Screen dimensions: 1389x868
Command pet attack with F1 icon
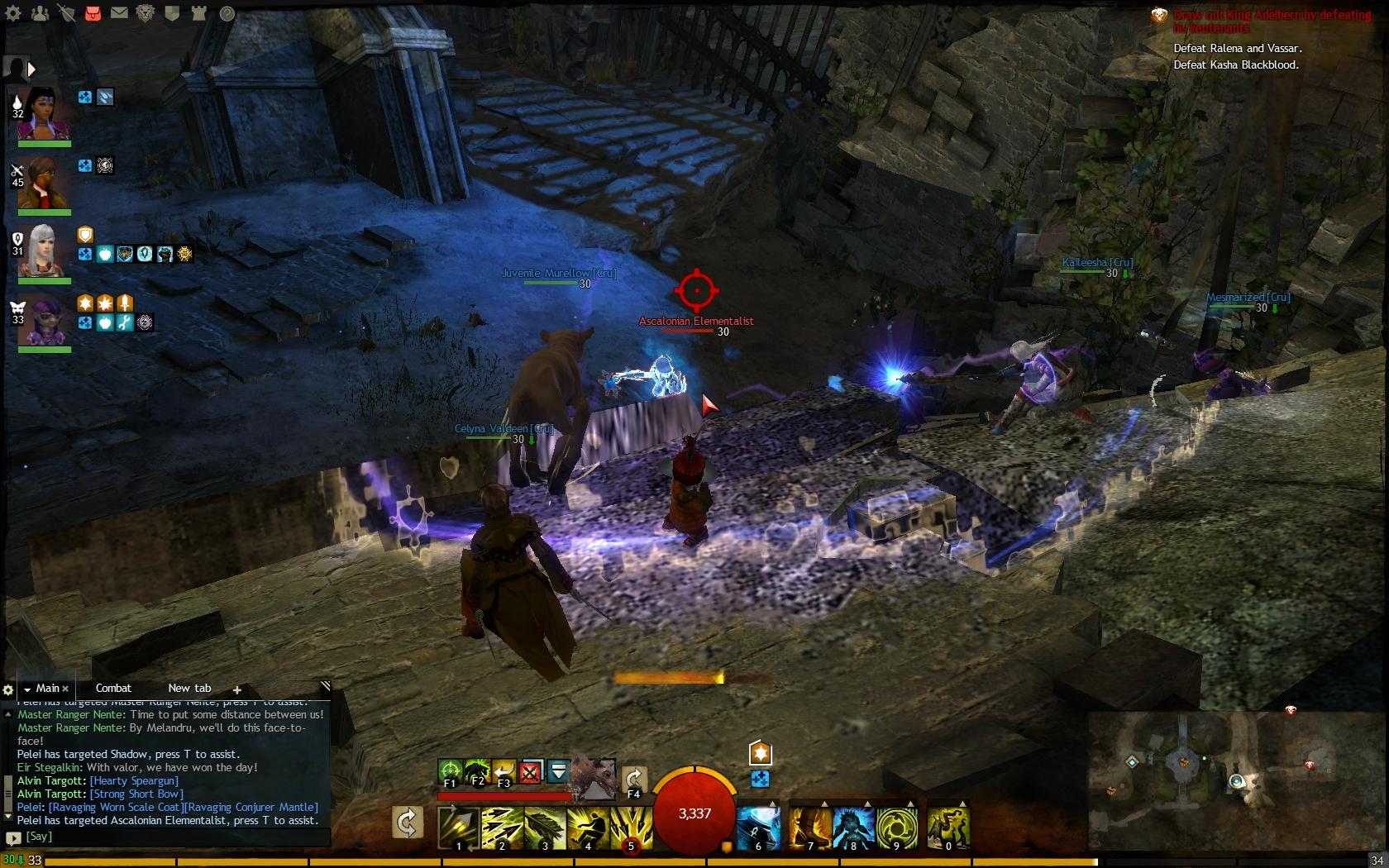tap(450, 772)
